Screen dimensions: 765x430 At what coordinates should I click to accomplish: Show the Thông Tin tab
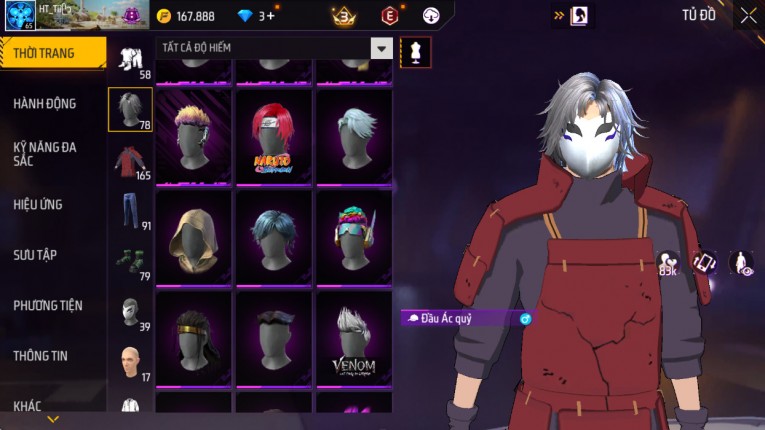point(39,355)
